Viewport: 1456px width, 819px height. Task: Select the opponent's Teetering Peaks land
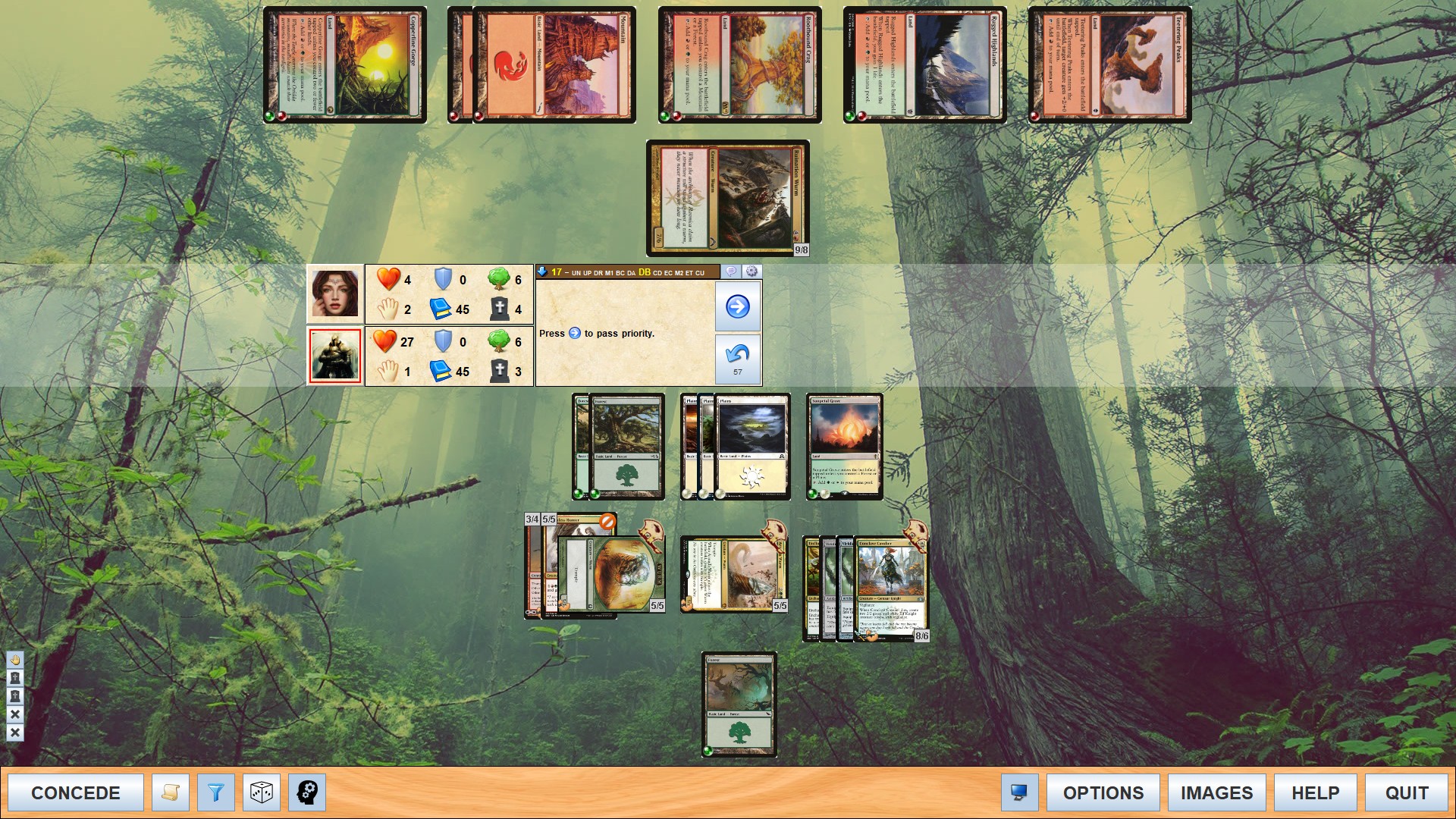[1110, 65]
